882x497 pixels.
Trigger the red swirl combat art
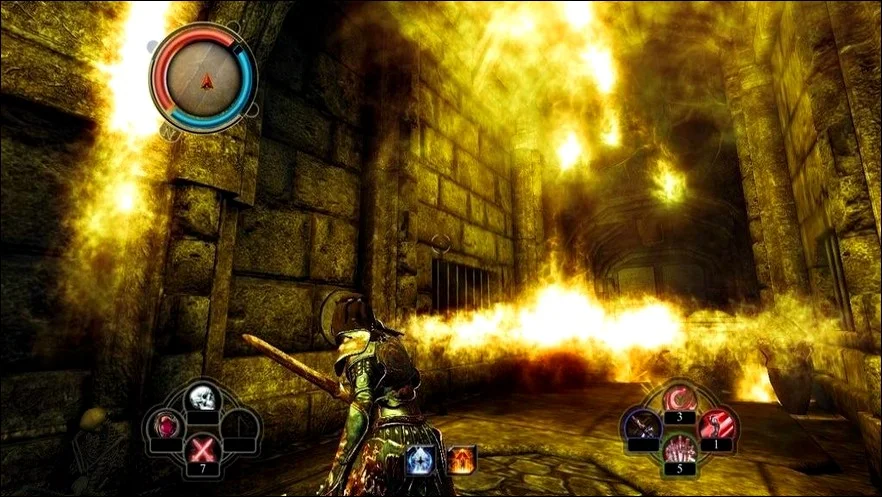679,400
